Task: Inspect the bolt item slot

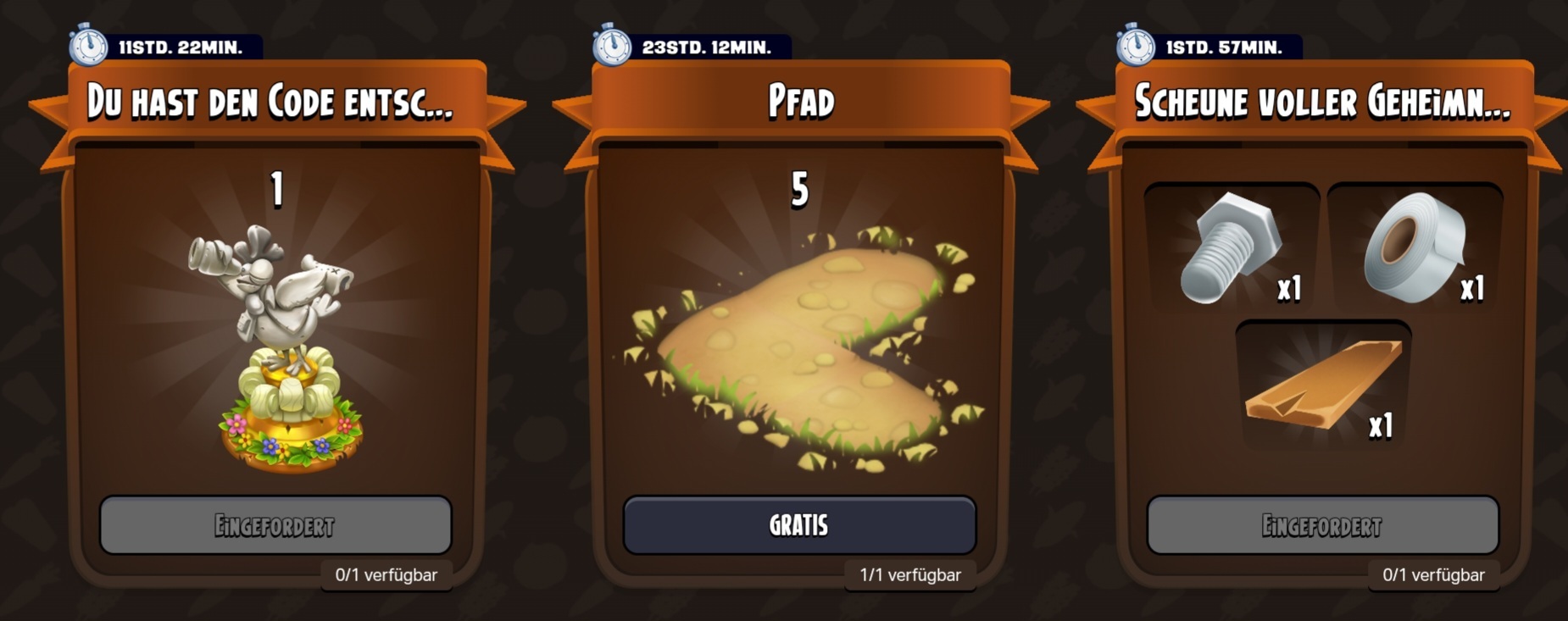Action: tap(1232, 247)
